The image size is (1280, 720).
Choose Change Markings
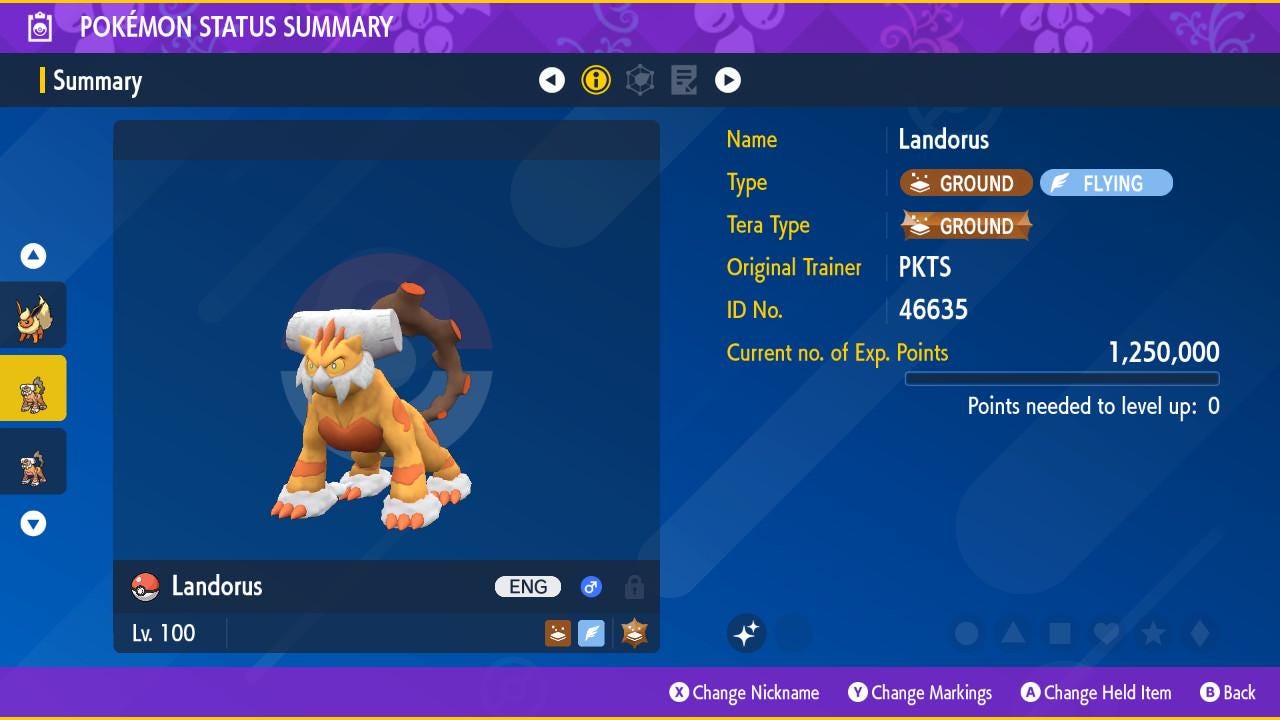pos(920,693)
